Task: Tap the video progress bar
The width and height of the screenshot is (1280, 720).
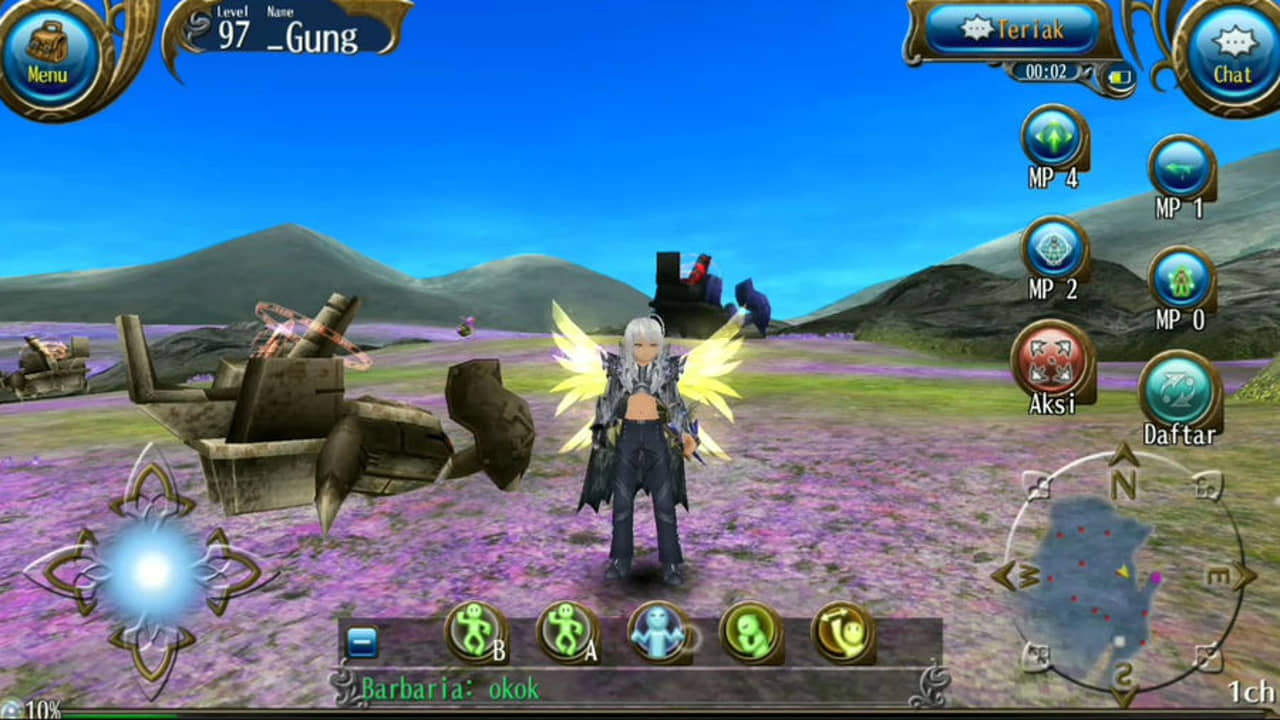Action: click(640, 716)
